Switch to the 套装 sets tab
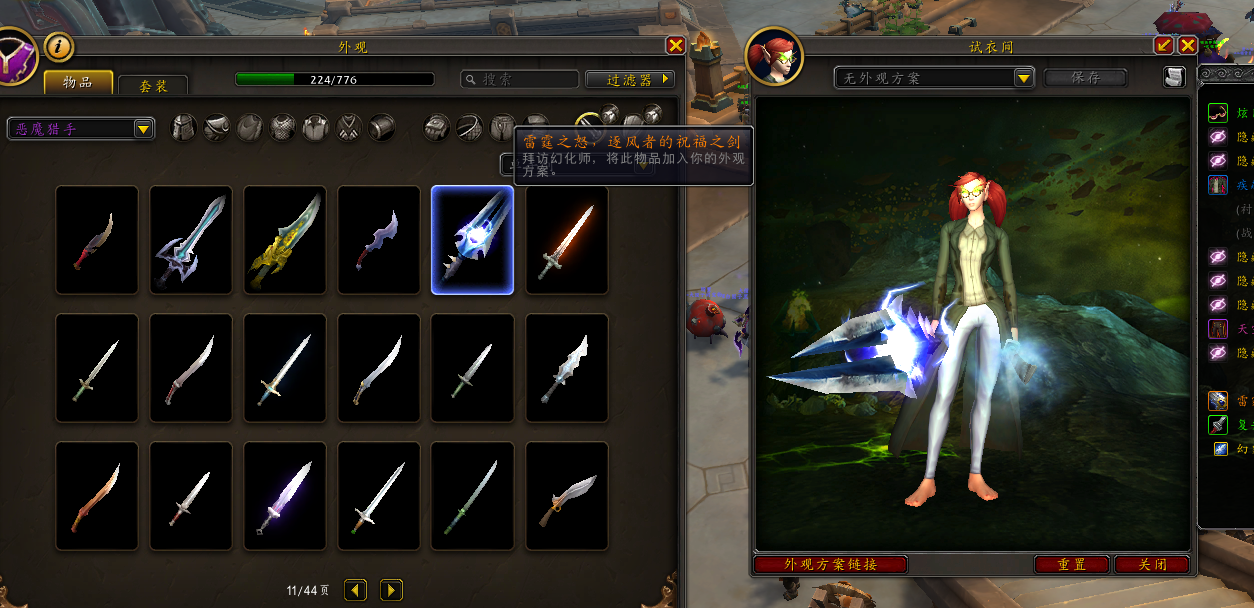The width and height of the screenshot is (1254, 608). [153, 85]
